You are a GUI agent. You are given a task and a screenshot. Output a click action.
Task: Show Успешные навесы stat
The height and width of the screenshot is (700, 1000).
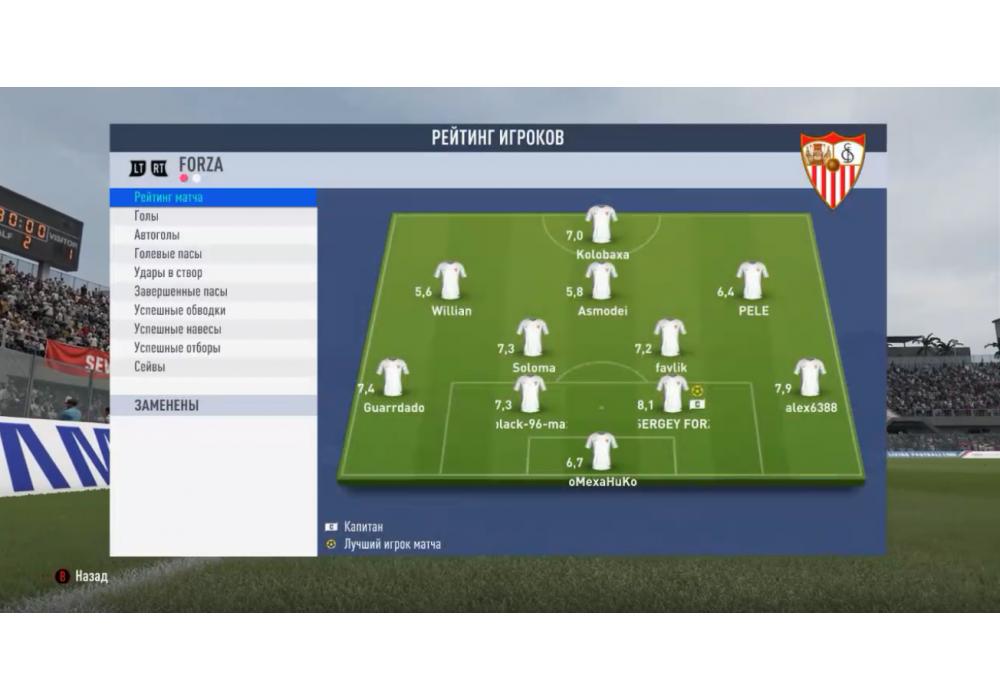[178, 329]
